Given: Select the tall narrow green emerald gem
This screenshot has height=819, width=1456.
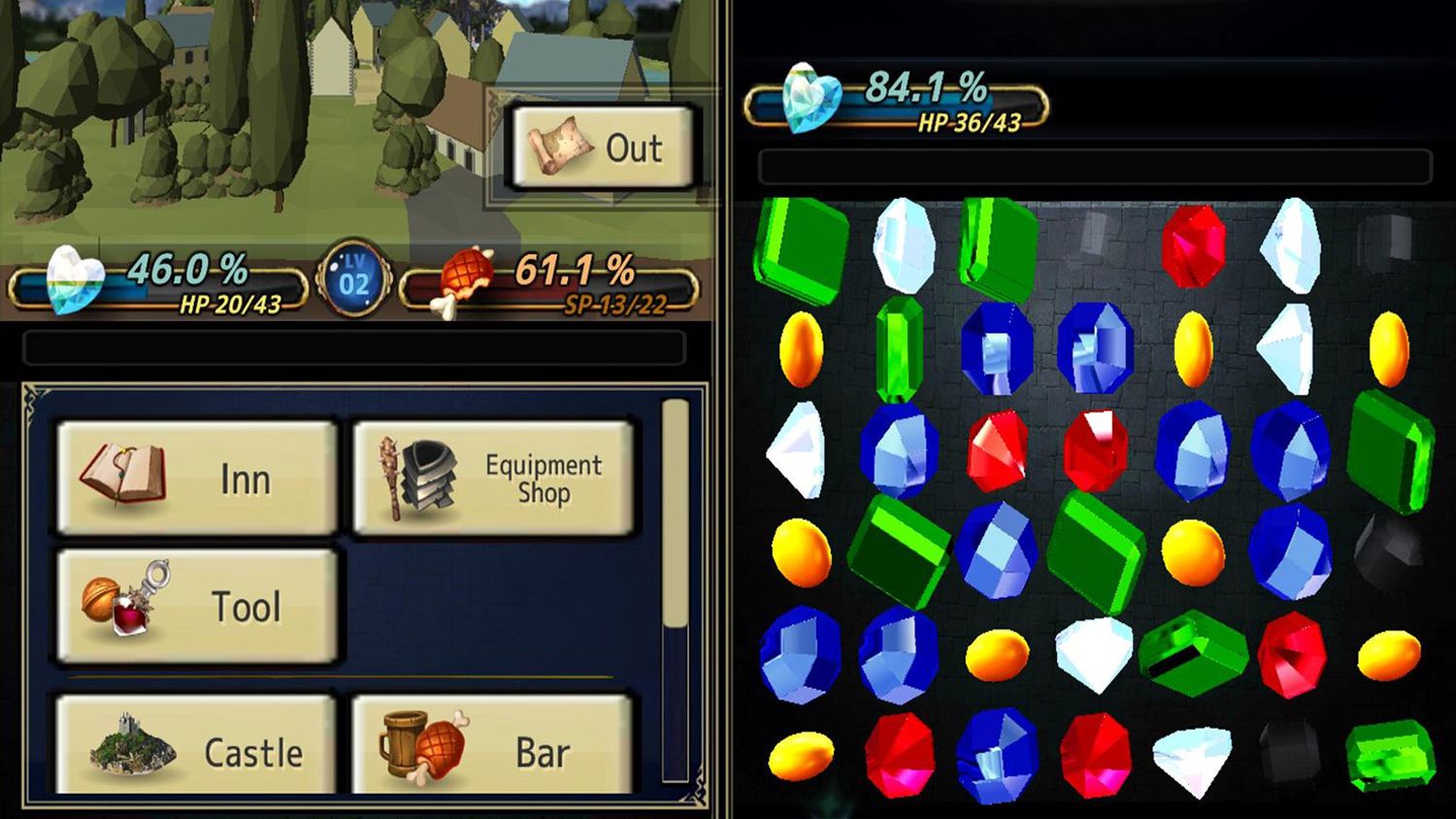Looking at the screenshot, I should [898, 348].
